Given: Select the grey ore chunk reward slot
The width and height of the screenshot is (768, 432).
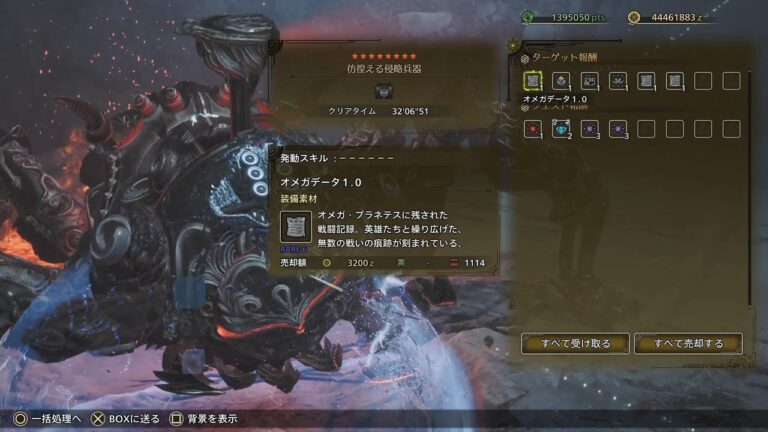Looking at the screenshot, I should pos(561,81).
